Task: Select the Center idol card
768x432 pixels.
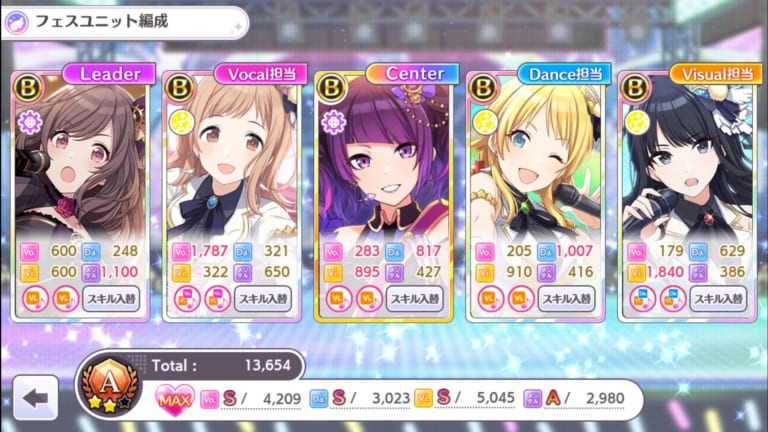Action: click(x=384, y=170)
